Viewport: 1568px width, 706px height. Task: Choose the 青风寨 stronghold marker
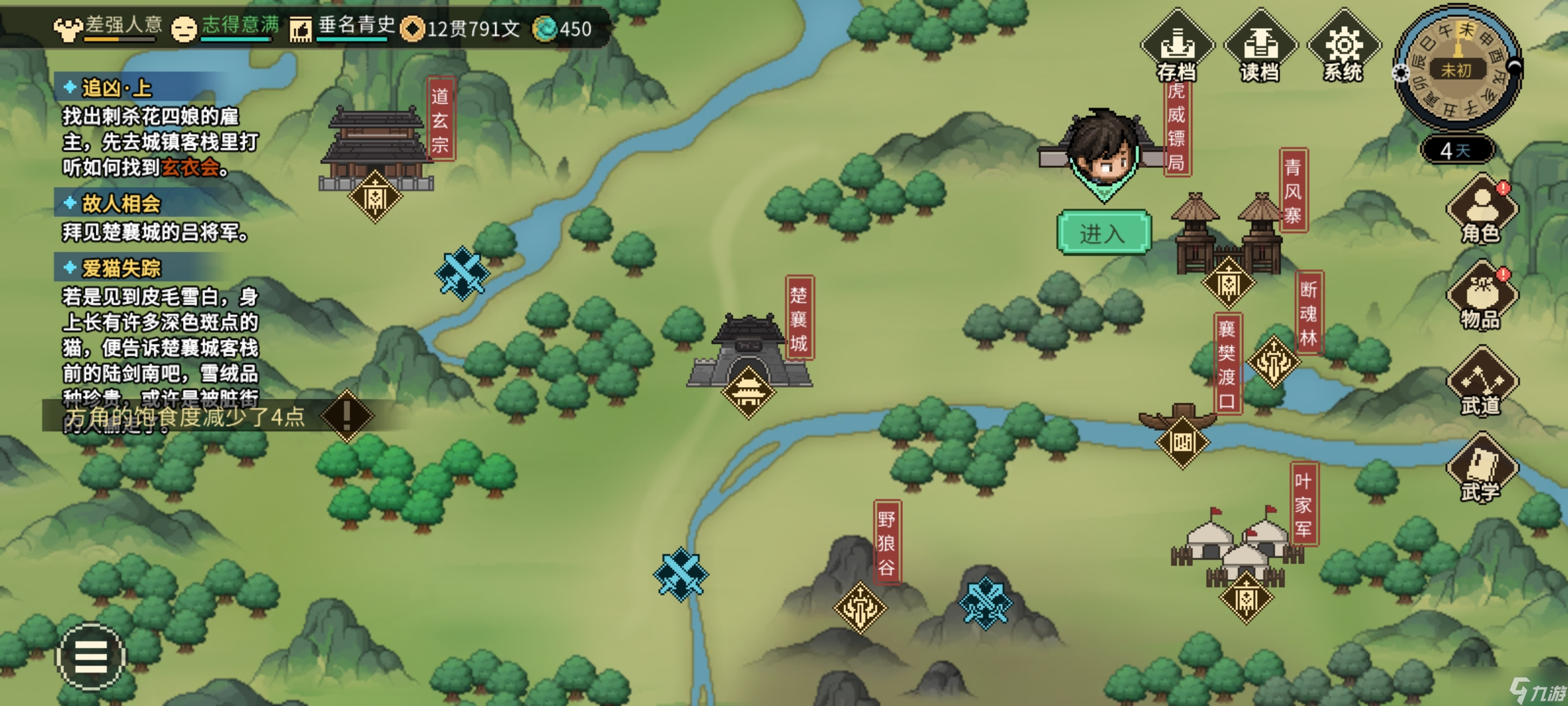(1228, 284)
